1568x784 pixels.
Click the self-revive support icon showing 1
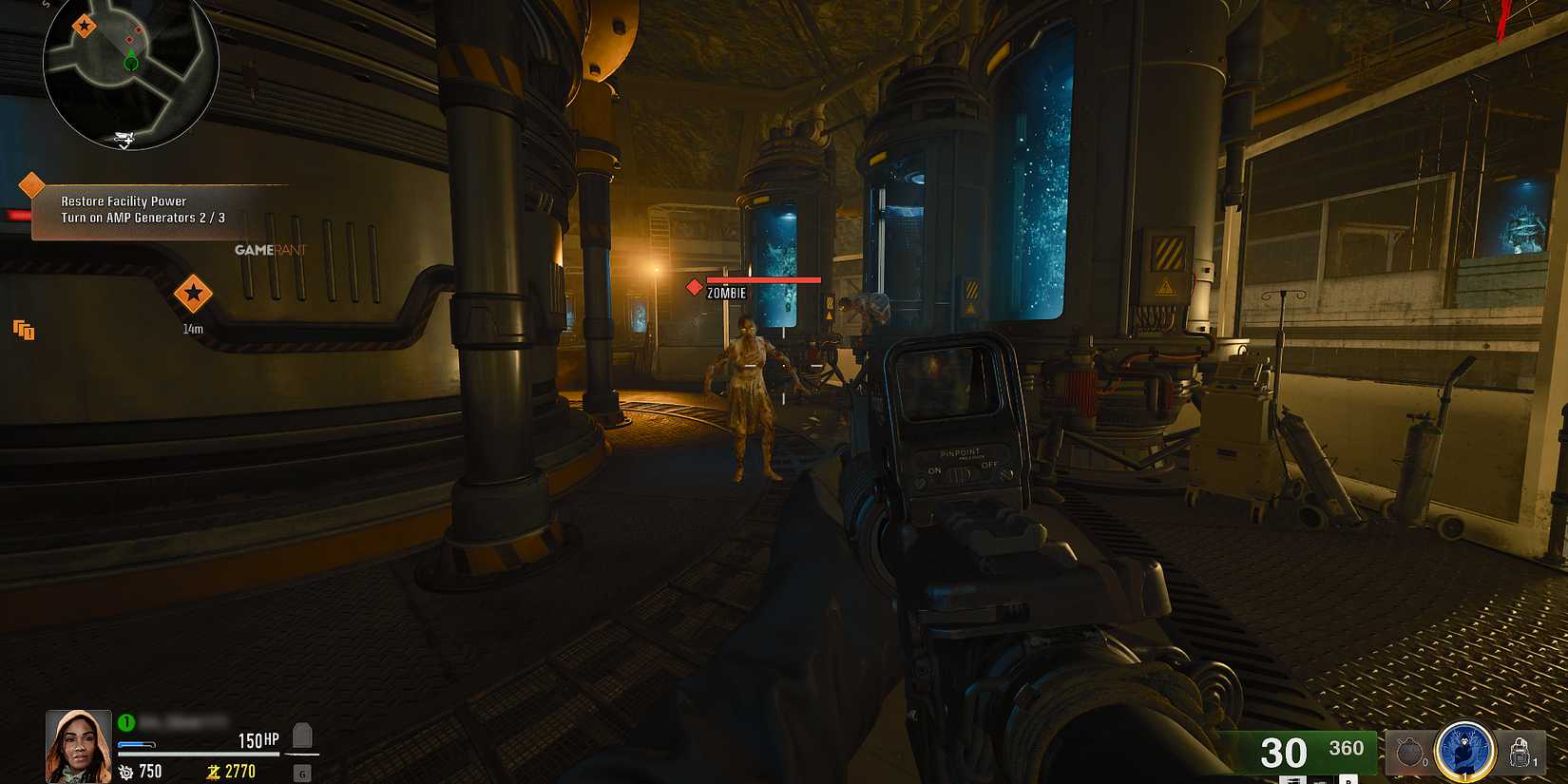coord(1520,752)
